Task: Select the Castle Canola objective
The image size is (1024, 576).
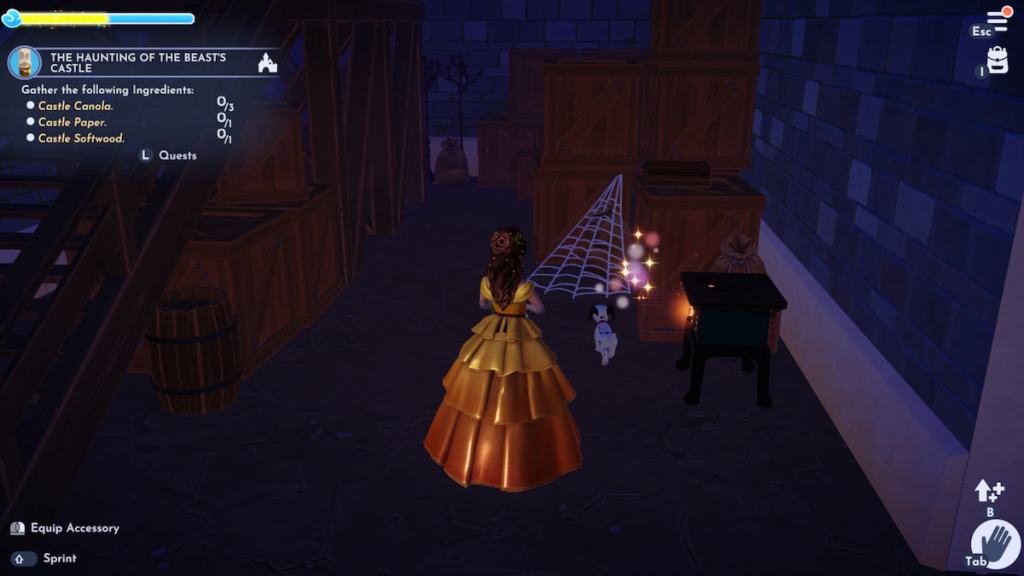Action: point(76,106)
